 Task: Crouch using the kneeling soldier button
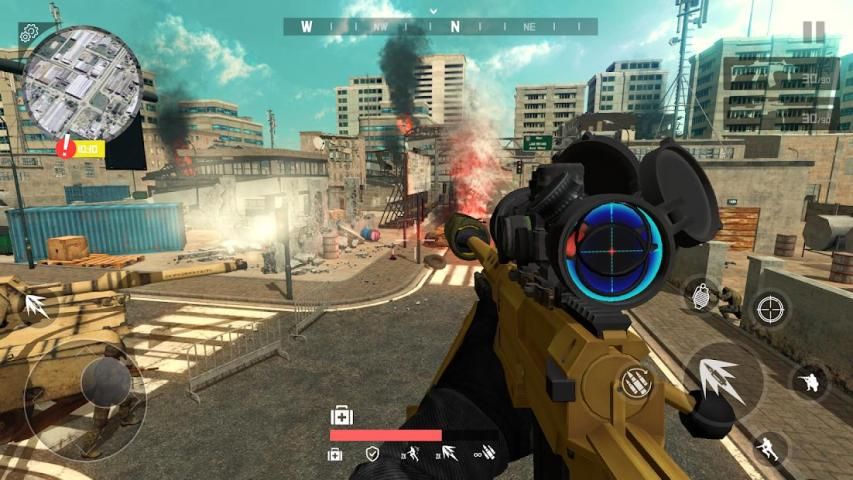pos(808,381)
